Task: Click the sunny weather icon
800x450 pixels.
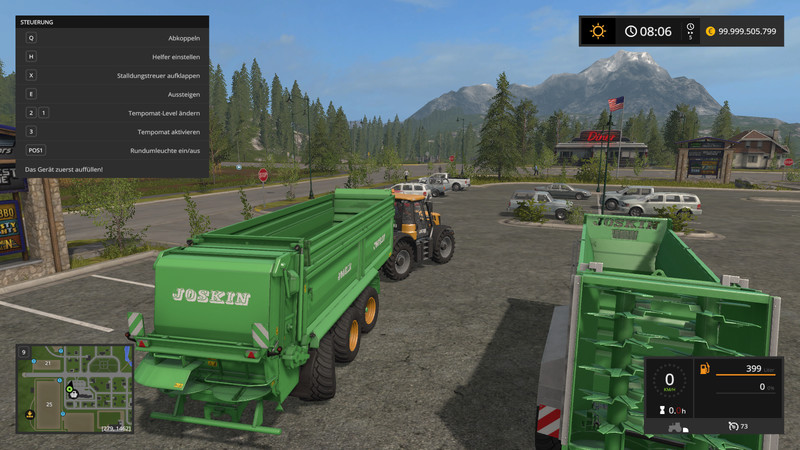Action: (598, 31)
